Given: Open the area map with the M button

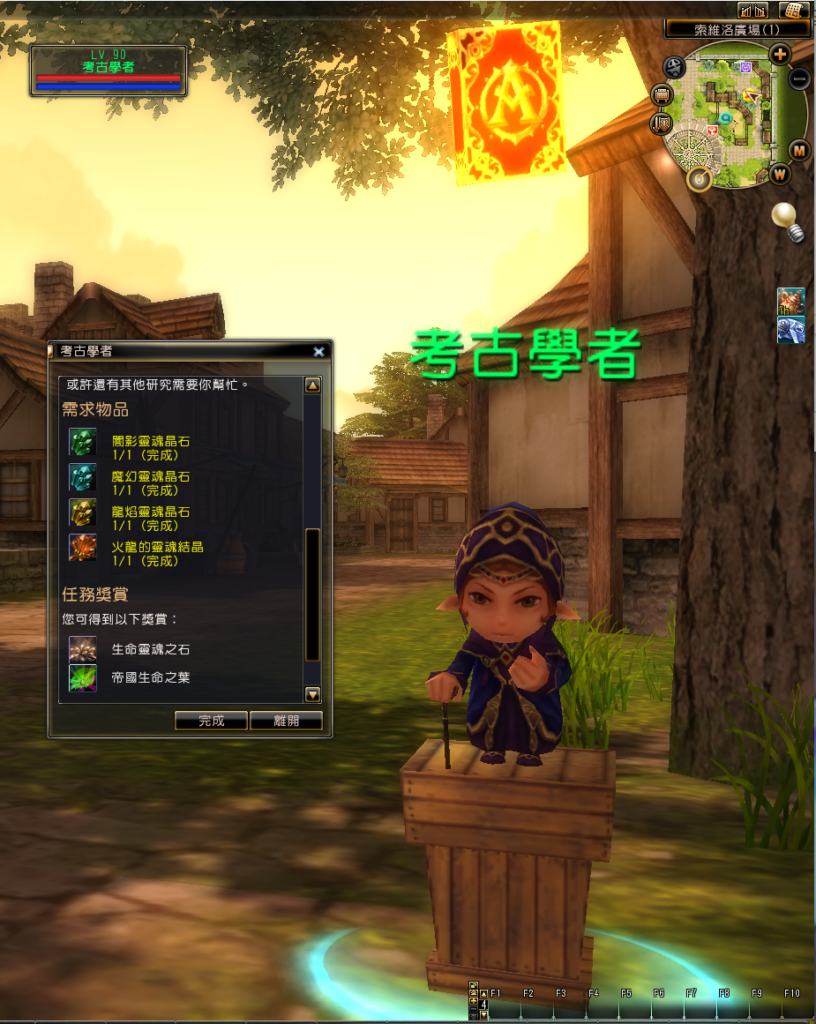Looking at the screenshot, I should click(x=799, y=150).
